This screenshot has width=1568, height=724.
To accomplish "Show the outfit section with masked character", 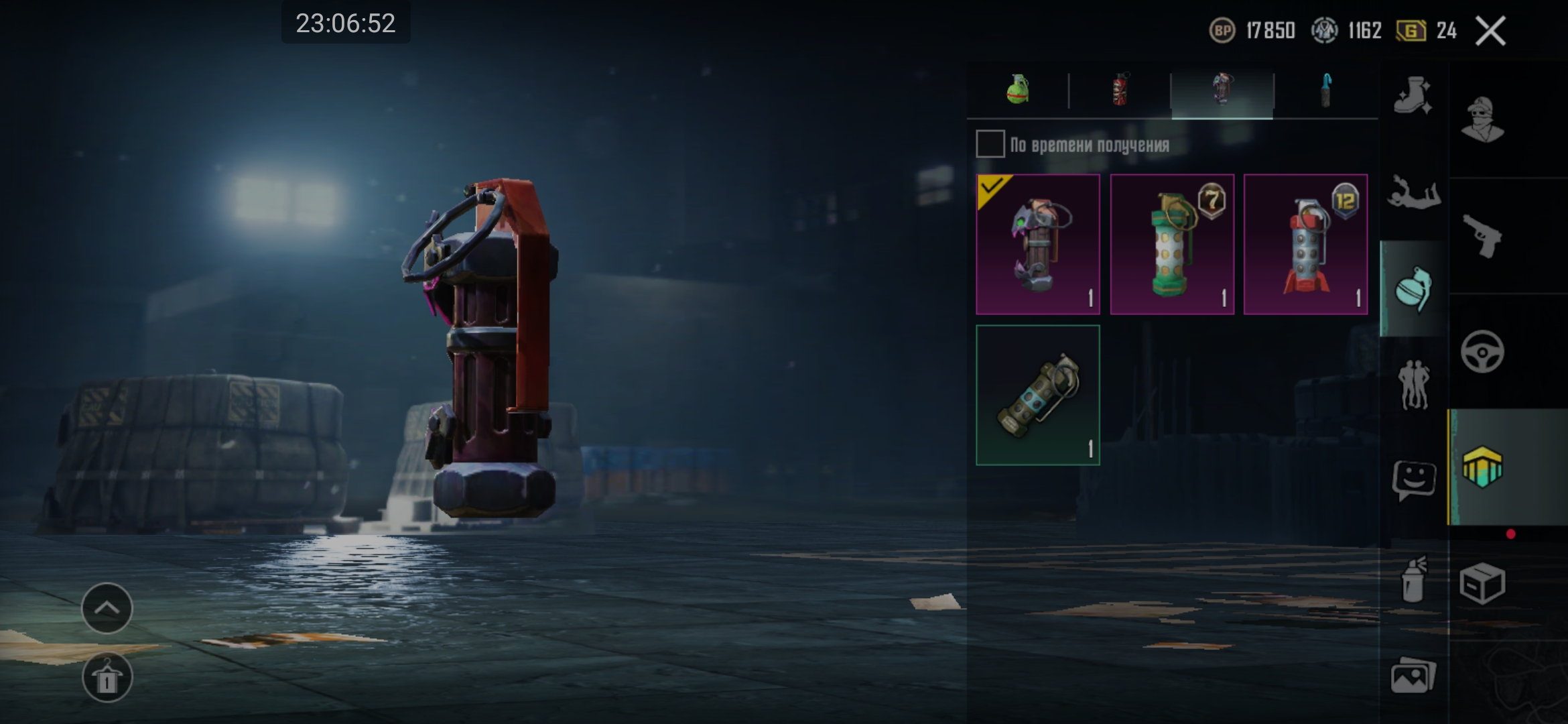I will [x=1482, y=119].
